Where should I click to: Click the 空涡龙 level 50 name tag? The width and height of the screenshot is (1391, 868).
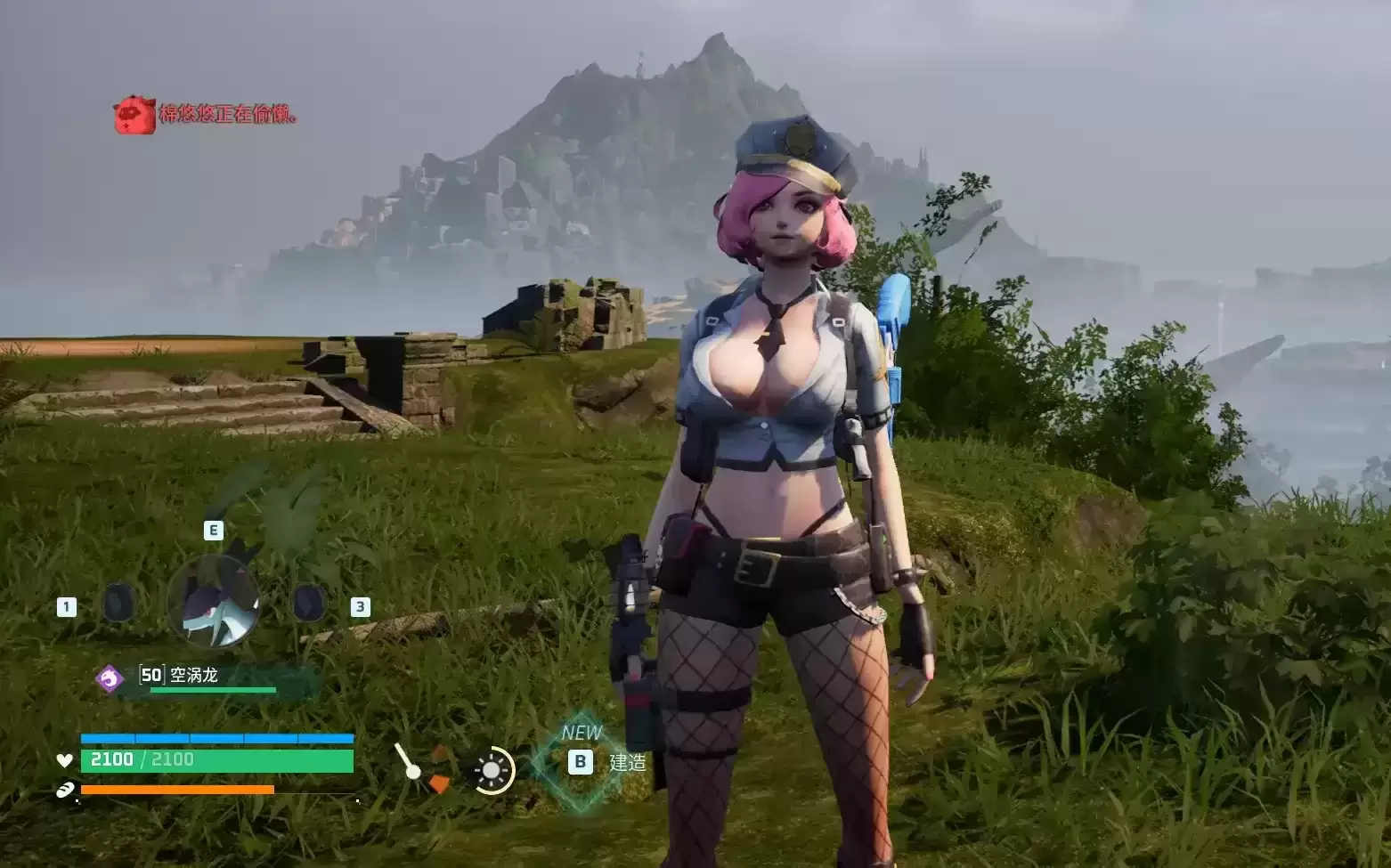pyautogui.click(x=180, y=676)
